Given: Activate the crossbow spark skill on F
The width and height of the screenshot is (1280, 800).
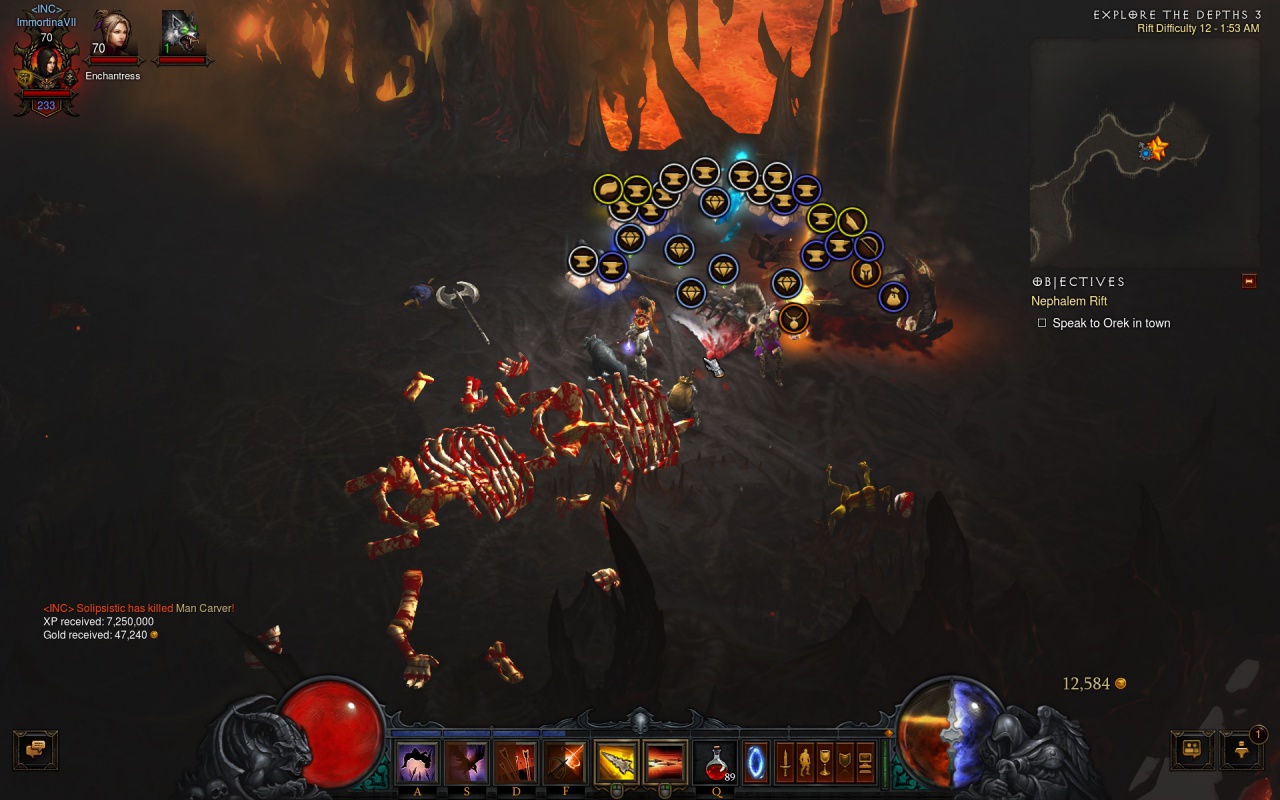Looking at the screenshot, I should 565,763.
